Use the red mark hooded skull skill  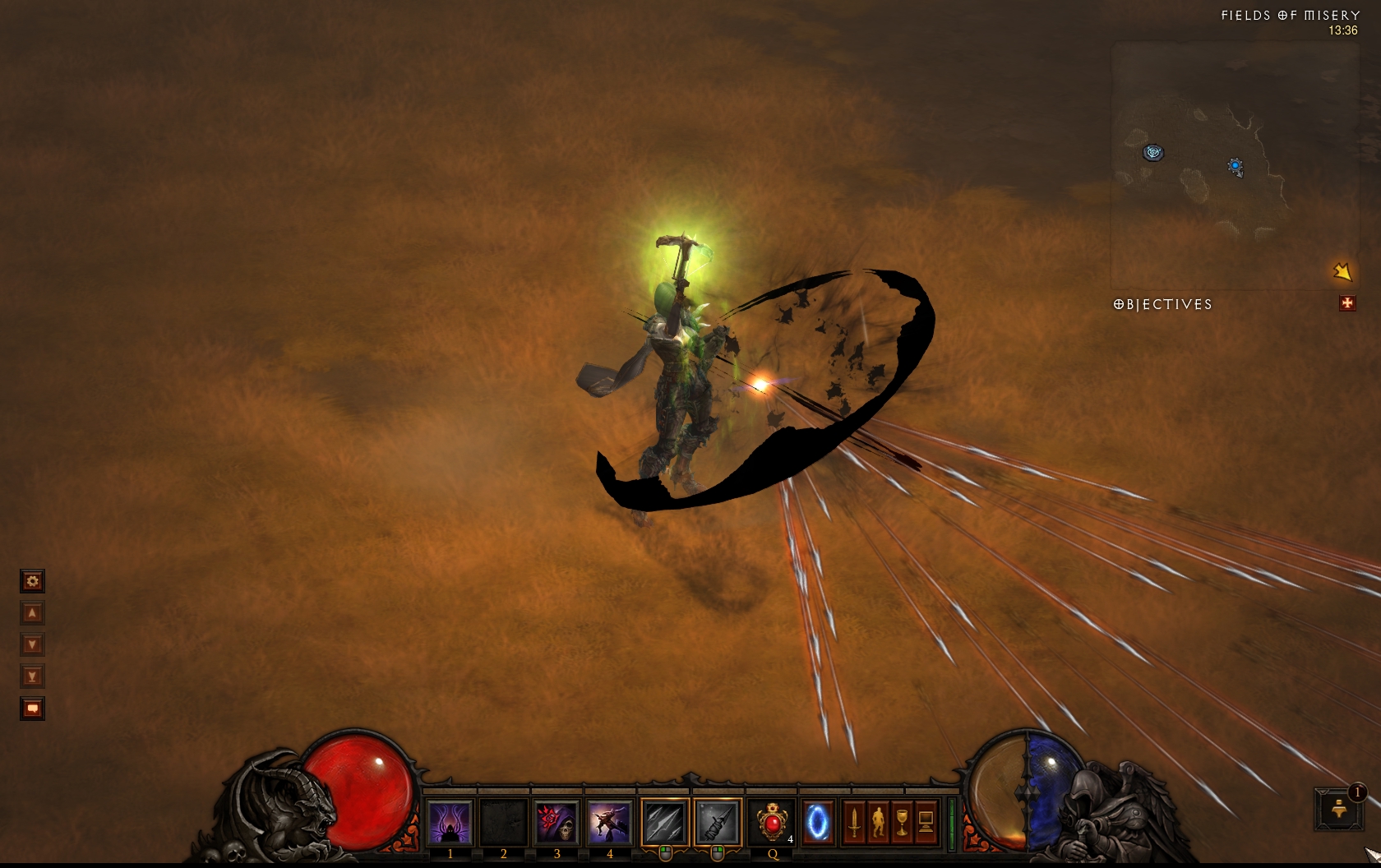coord(557,822)
